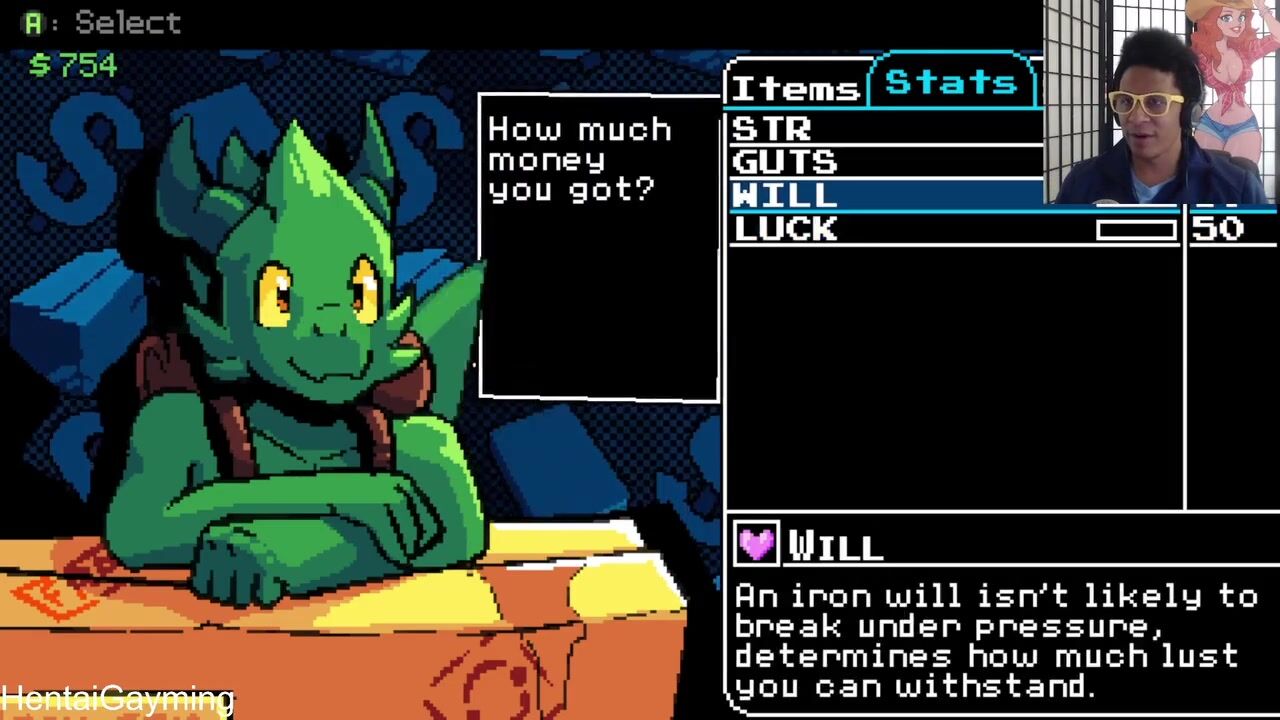Select the LUCK stat row
This screenshot has width=1280, height=720.
900,229
